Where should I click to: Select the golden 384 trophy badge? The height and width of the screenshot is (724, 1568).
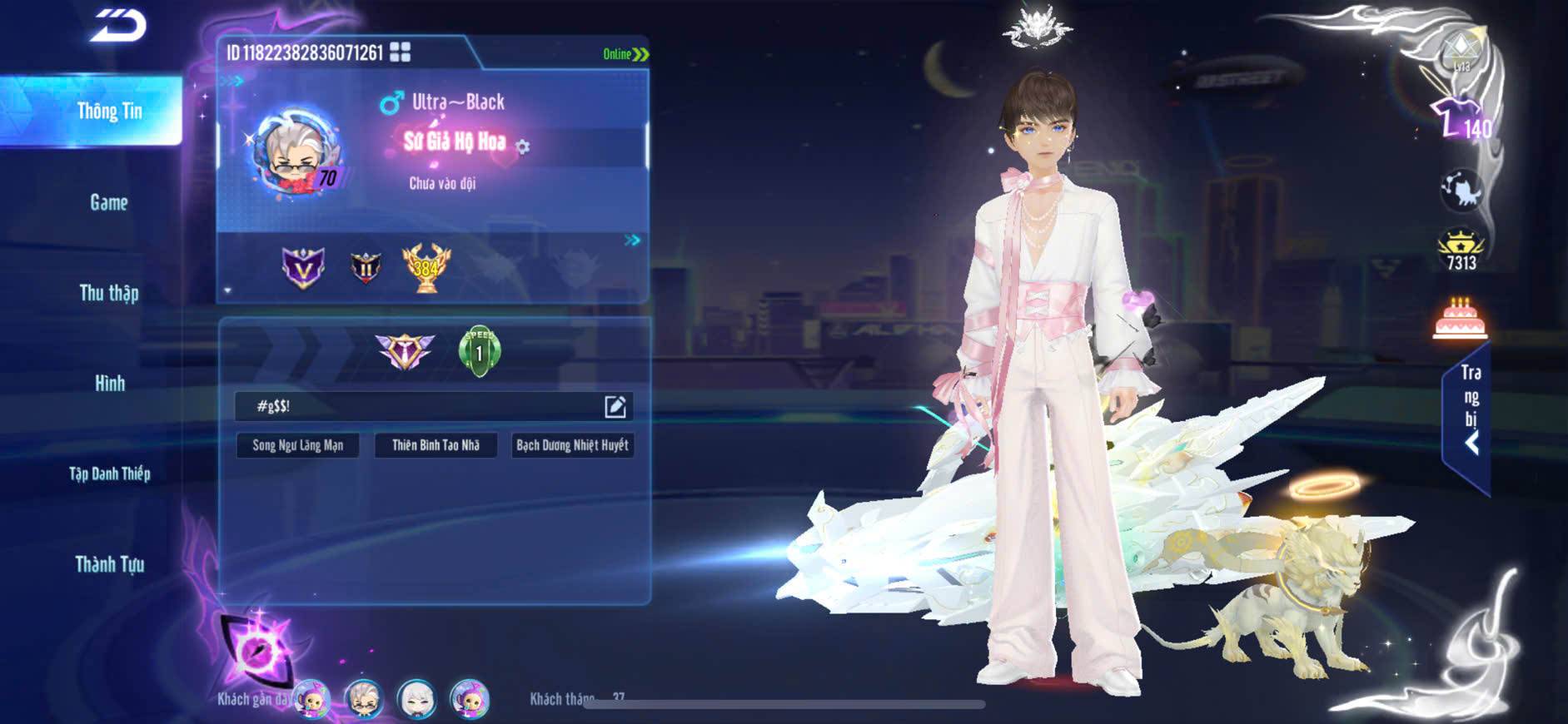click(426, 267)
